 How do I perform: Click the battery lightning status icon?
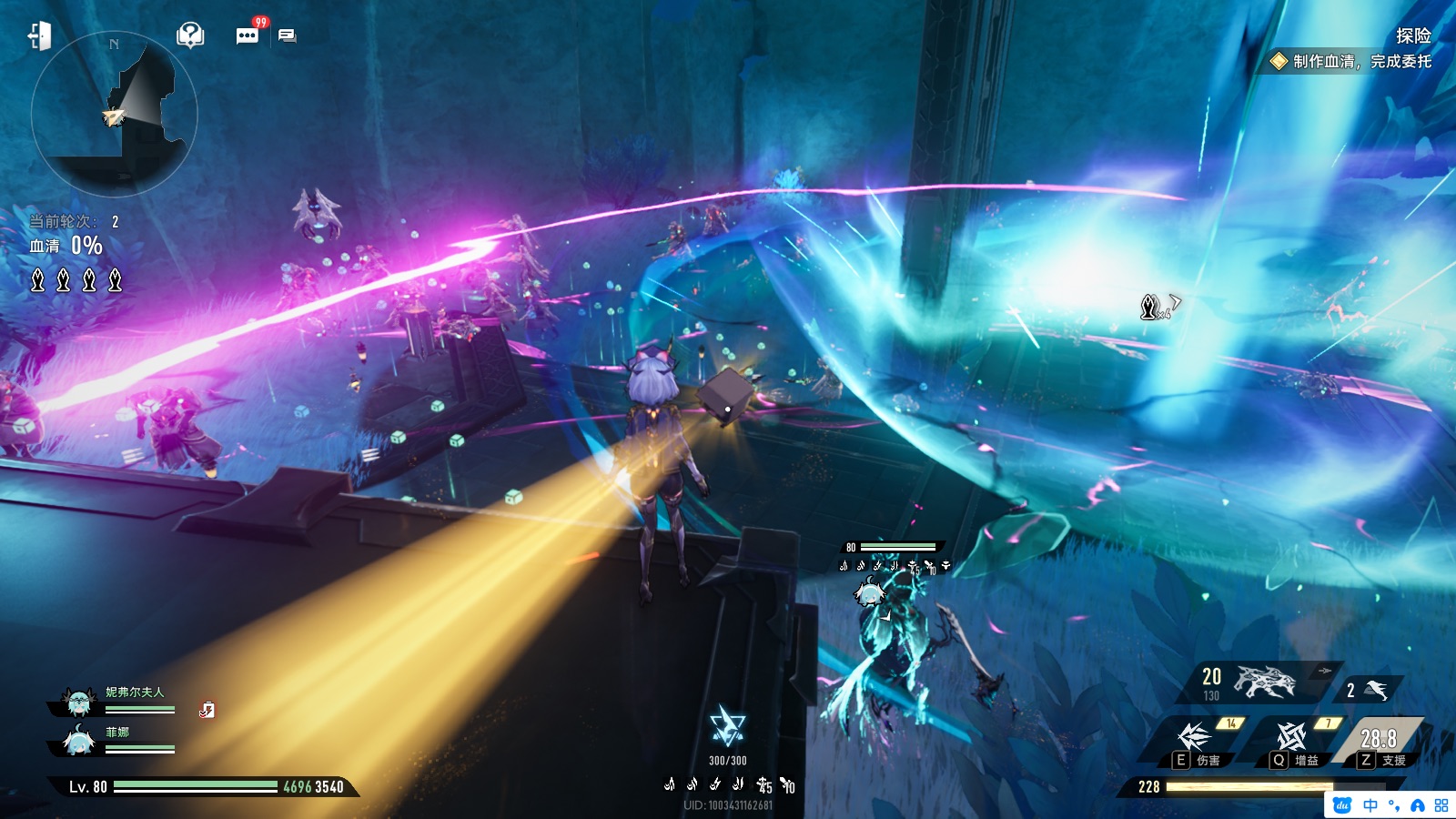pyautogui.click(x=207, y=710)
